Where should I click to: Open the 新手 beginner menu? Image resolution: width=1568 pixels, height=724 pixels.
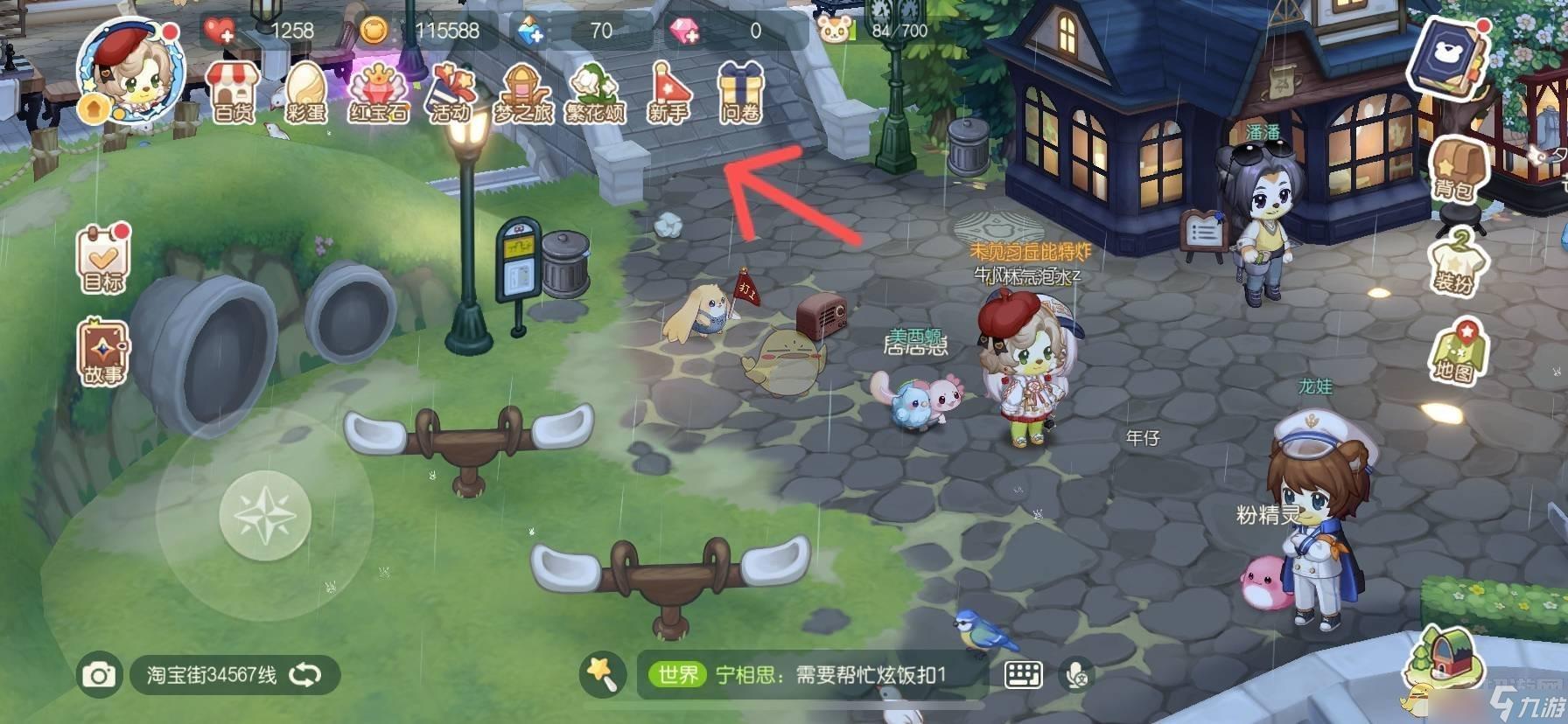(668, 91)
